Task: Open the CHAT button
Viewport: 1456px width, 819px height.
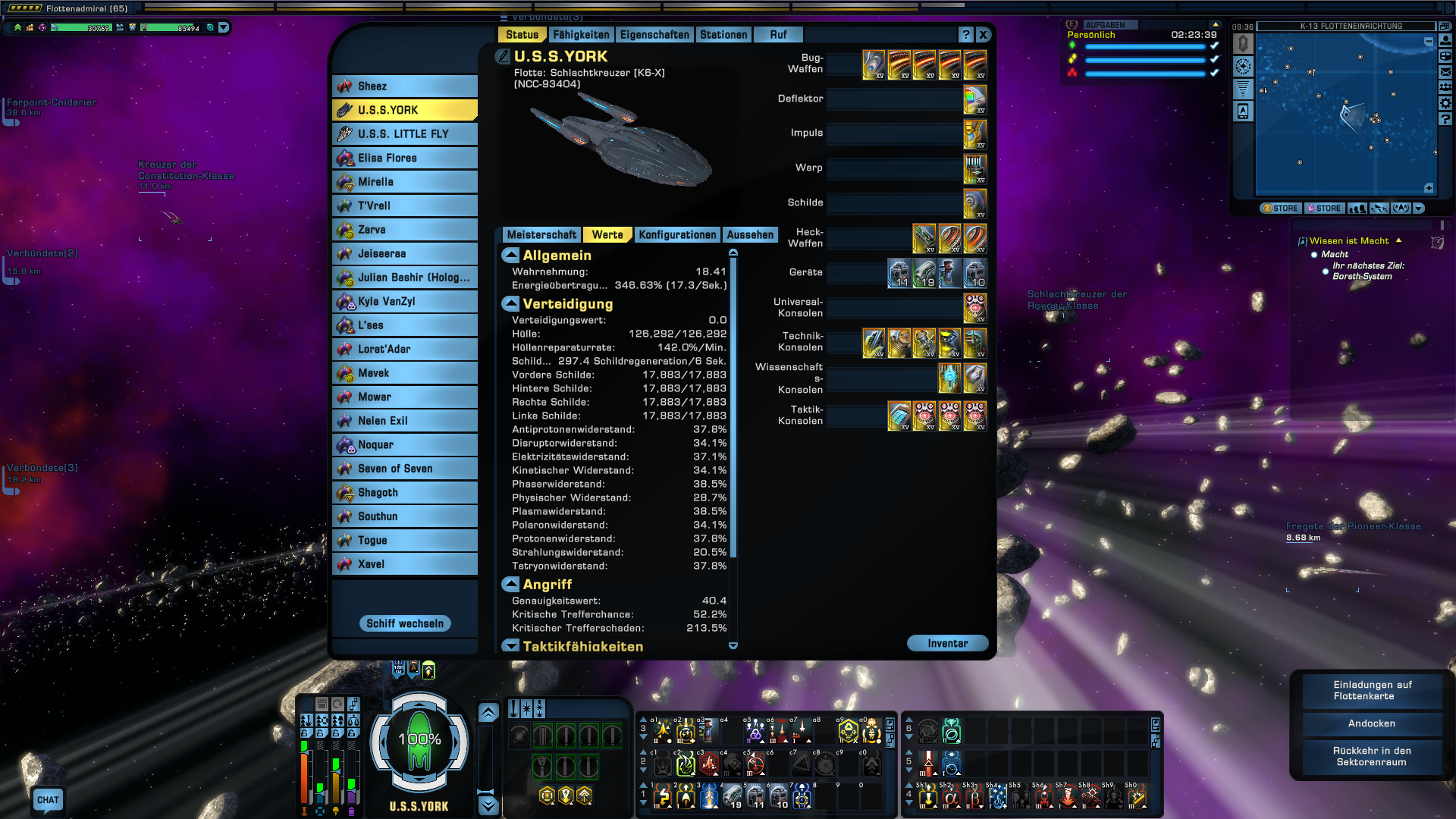Action: (x=48, y=800)
